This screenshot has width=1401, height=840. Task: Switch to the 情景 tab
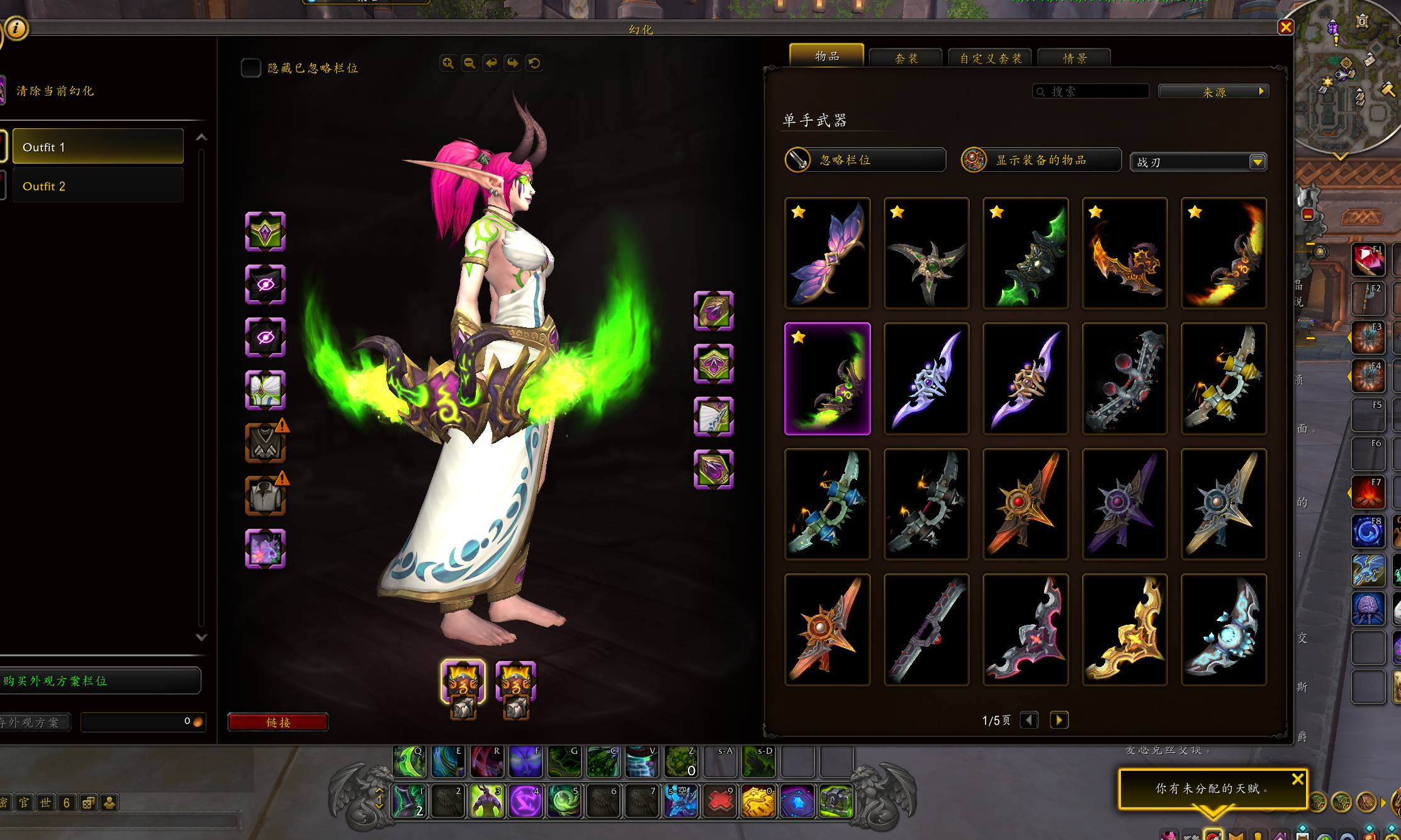pos(1074,59)
